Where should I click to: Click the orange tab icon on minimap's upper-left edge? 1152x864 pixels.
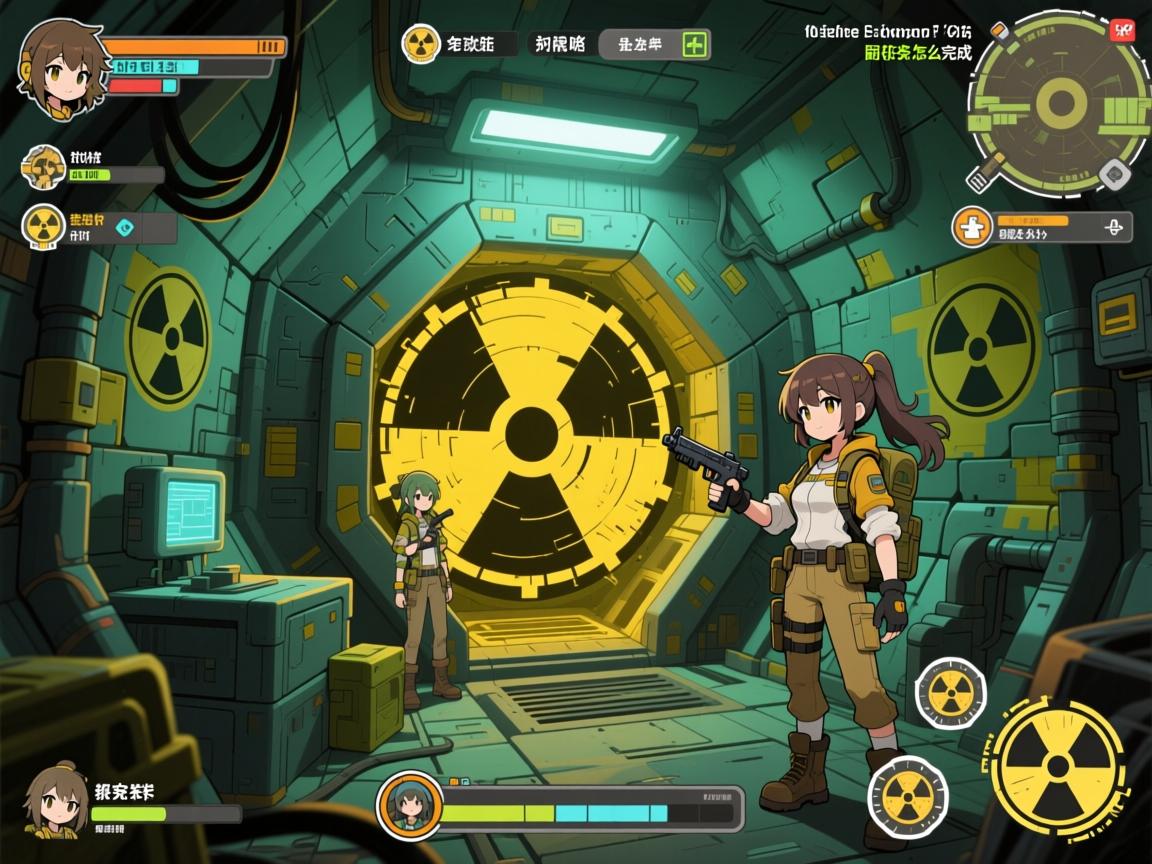998,30
